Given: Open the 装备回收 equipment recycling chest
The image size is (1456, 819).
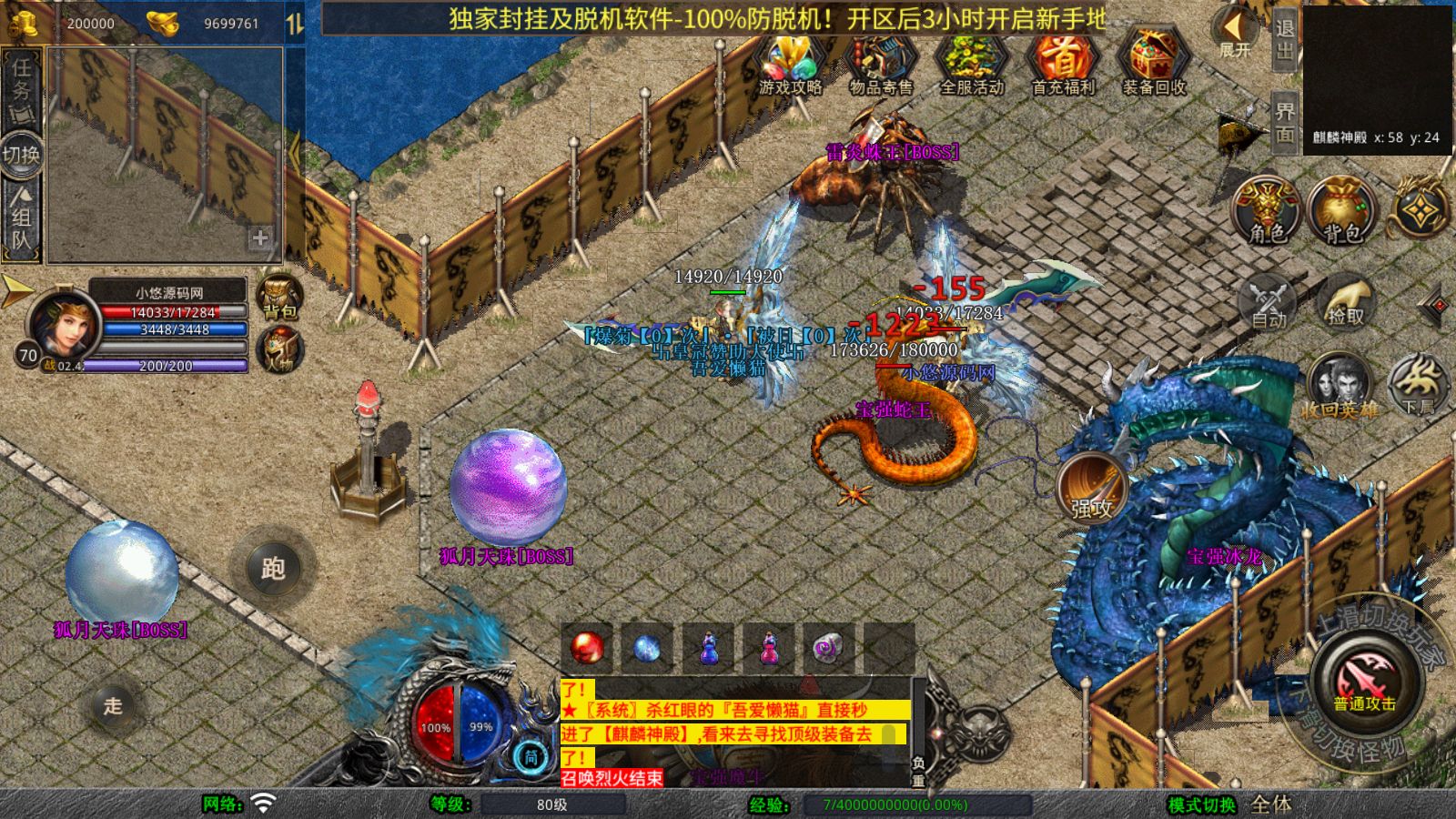Looking at the screenshot, I should (x=1153, y=64).
